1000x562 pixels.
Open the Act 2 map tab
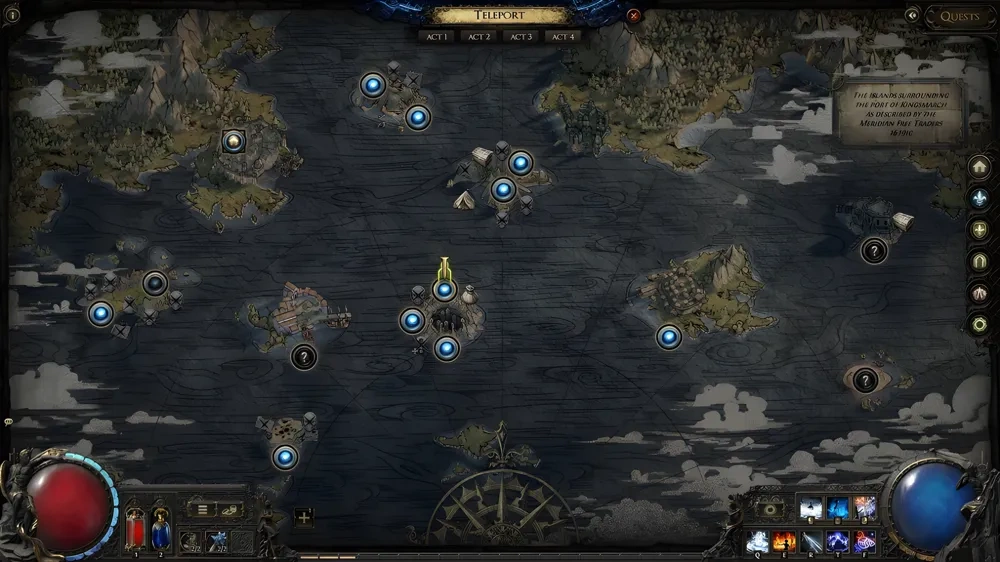(x=480, y=37)
